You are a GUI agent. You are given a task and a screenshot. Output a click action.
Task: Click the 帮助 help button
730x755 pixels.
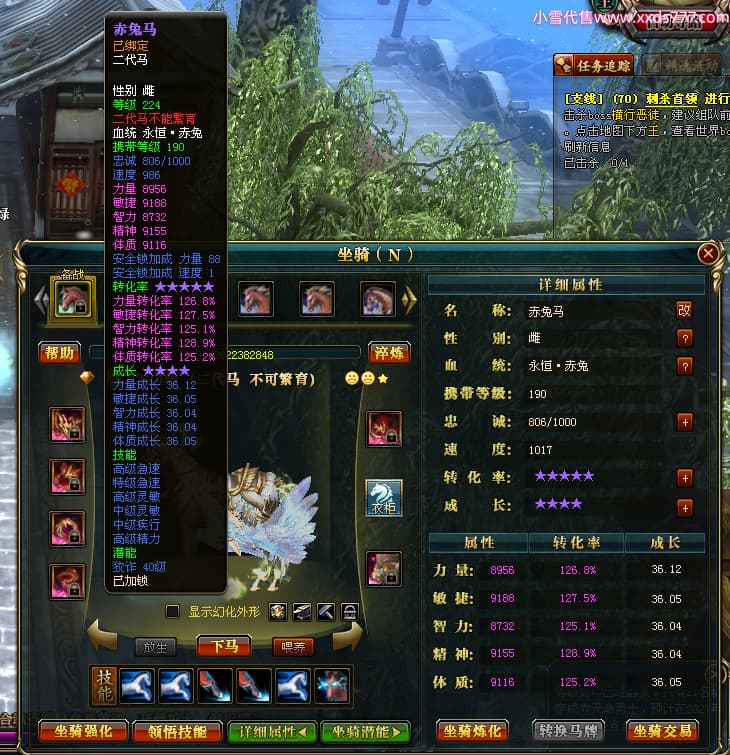pos(60,353)
